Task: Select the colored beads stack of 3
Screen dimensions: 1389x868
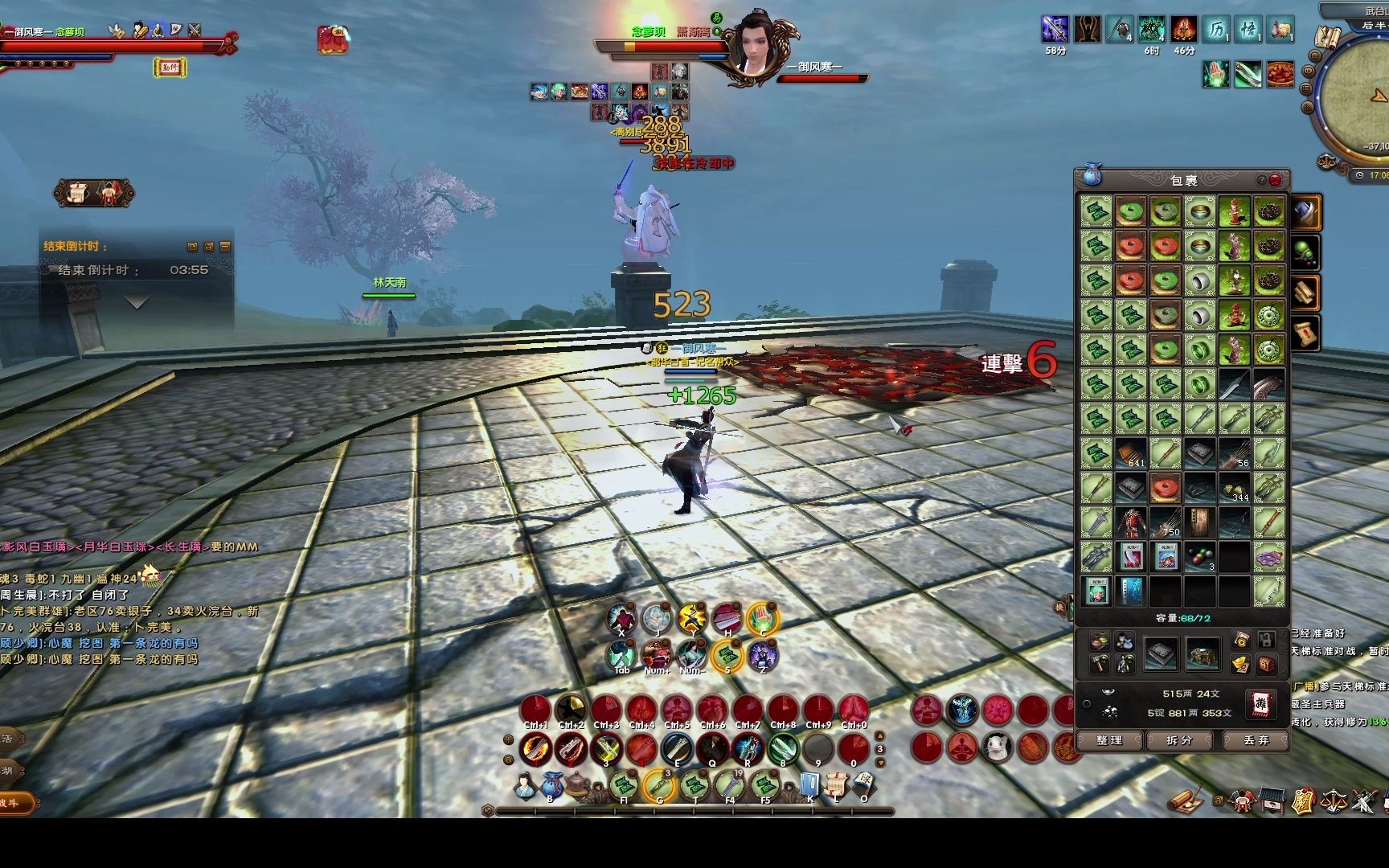Action: [x=1199, y=556]
